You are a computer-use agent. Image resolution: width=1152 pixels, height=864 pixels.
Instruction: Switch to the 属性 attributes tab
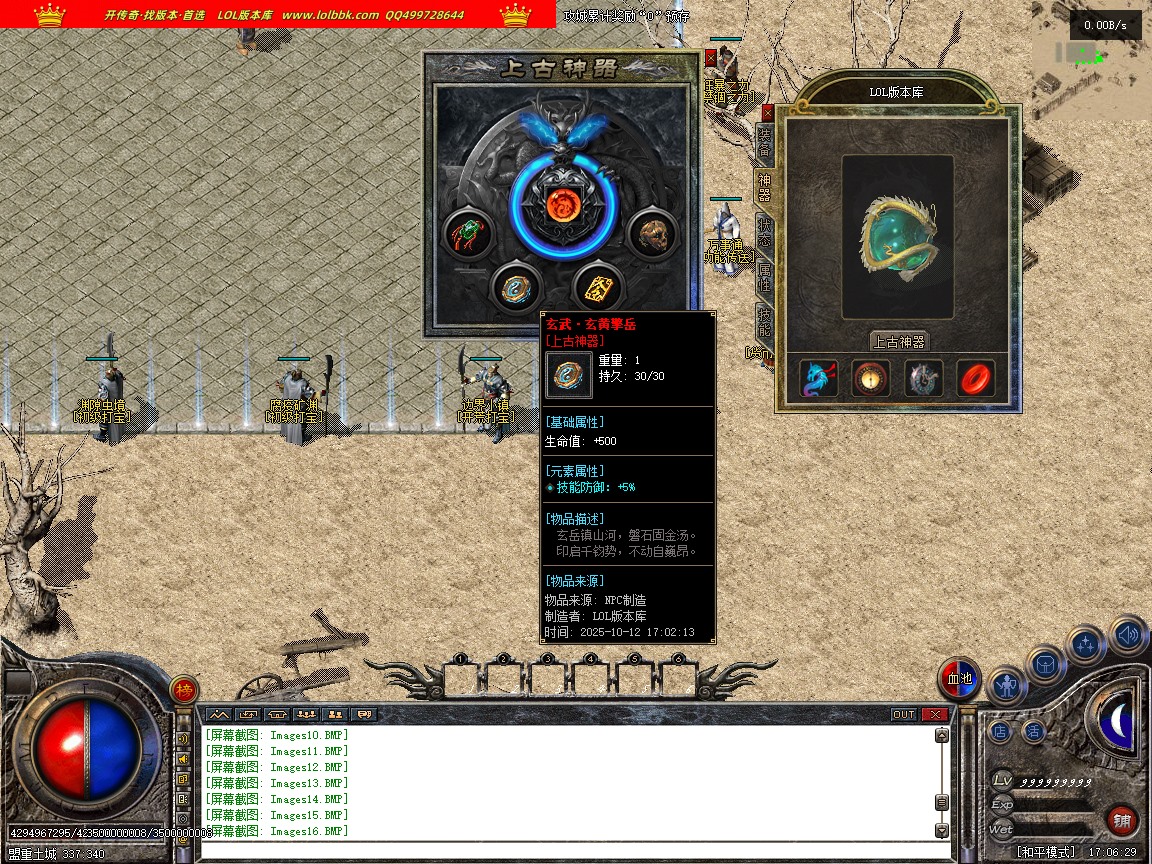(x=765, y=274)
